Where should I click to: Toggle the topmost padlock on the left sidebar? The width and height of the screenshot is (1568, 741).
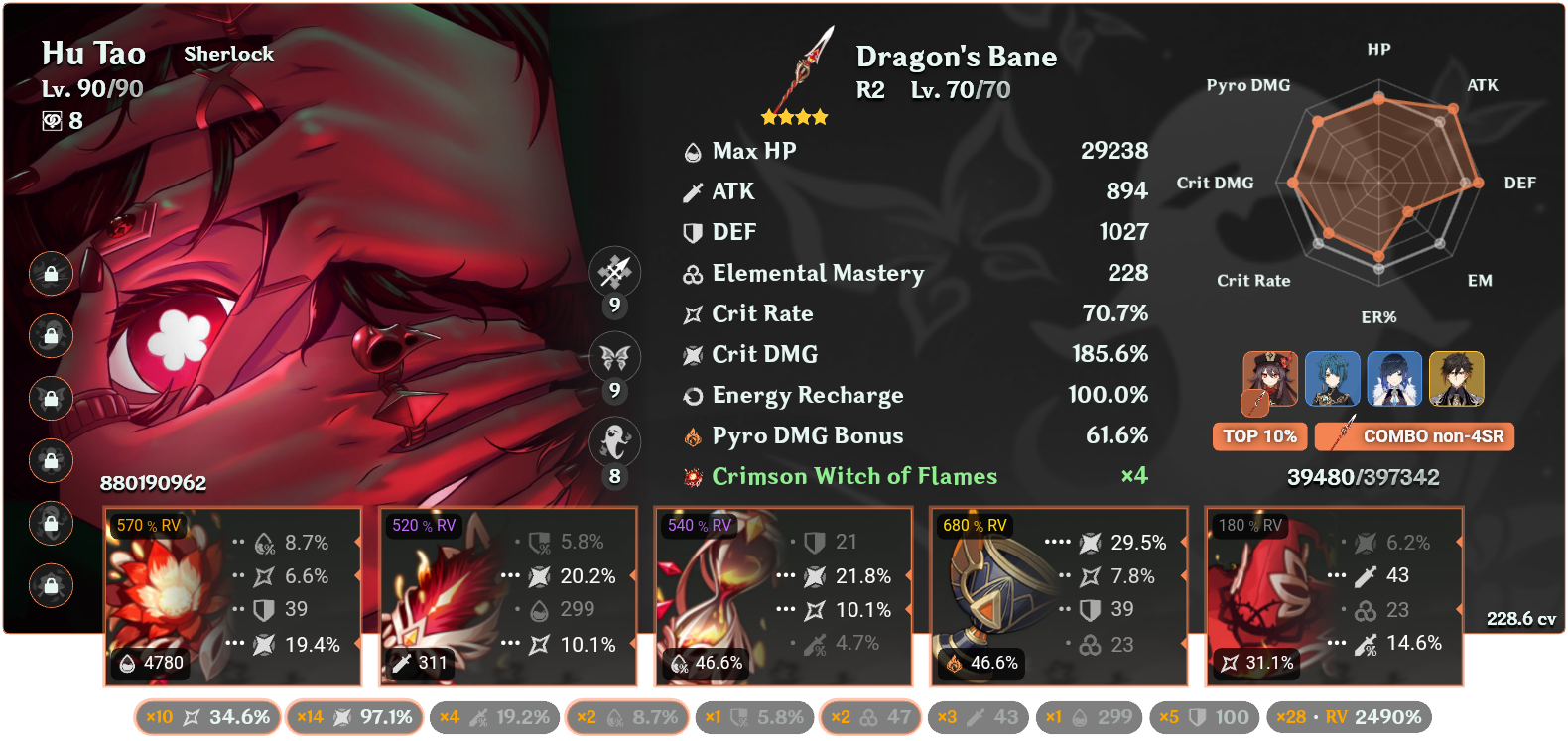pos(50,275)
